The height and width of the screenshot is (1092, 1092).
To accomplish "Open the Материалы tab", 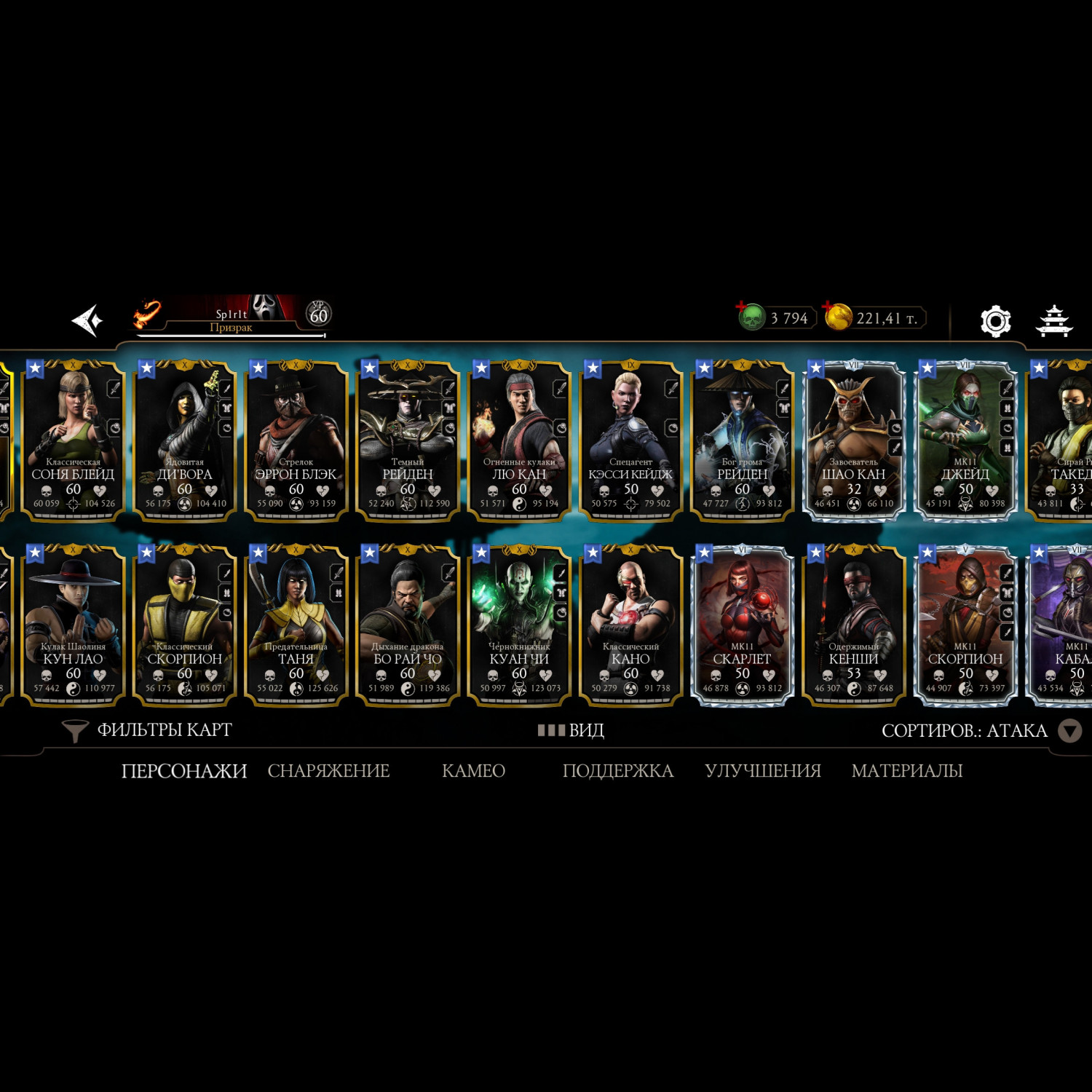I will (906, 770).
